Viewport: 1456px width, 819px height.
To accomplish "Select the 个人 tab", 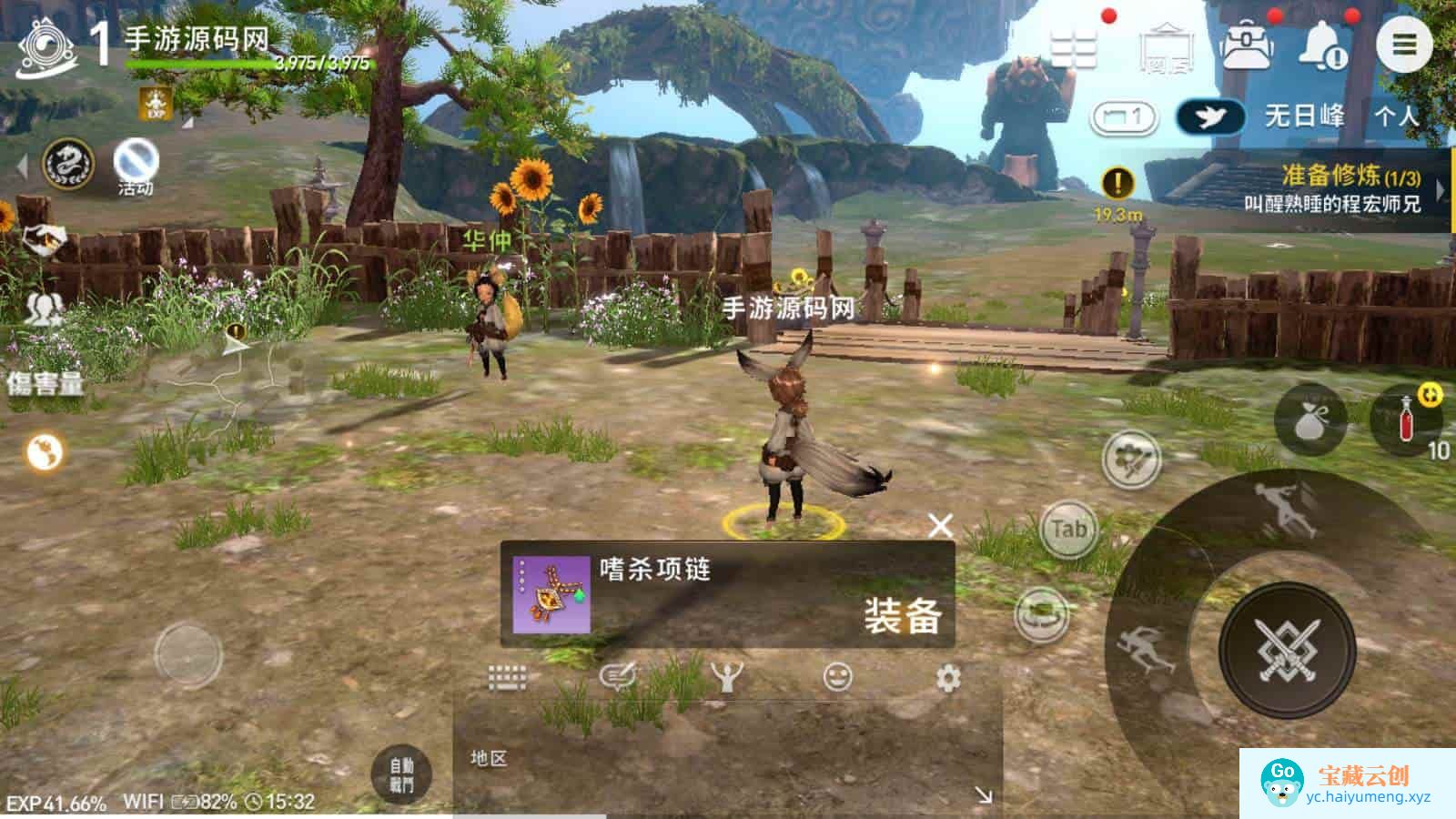I will click(x=1396, y=116).
